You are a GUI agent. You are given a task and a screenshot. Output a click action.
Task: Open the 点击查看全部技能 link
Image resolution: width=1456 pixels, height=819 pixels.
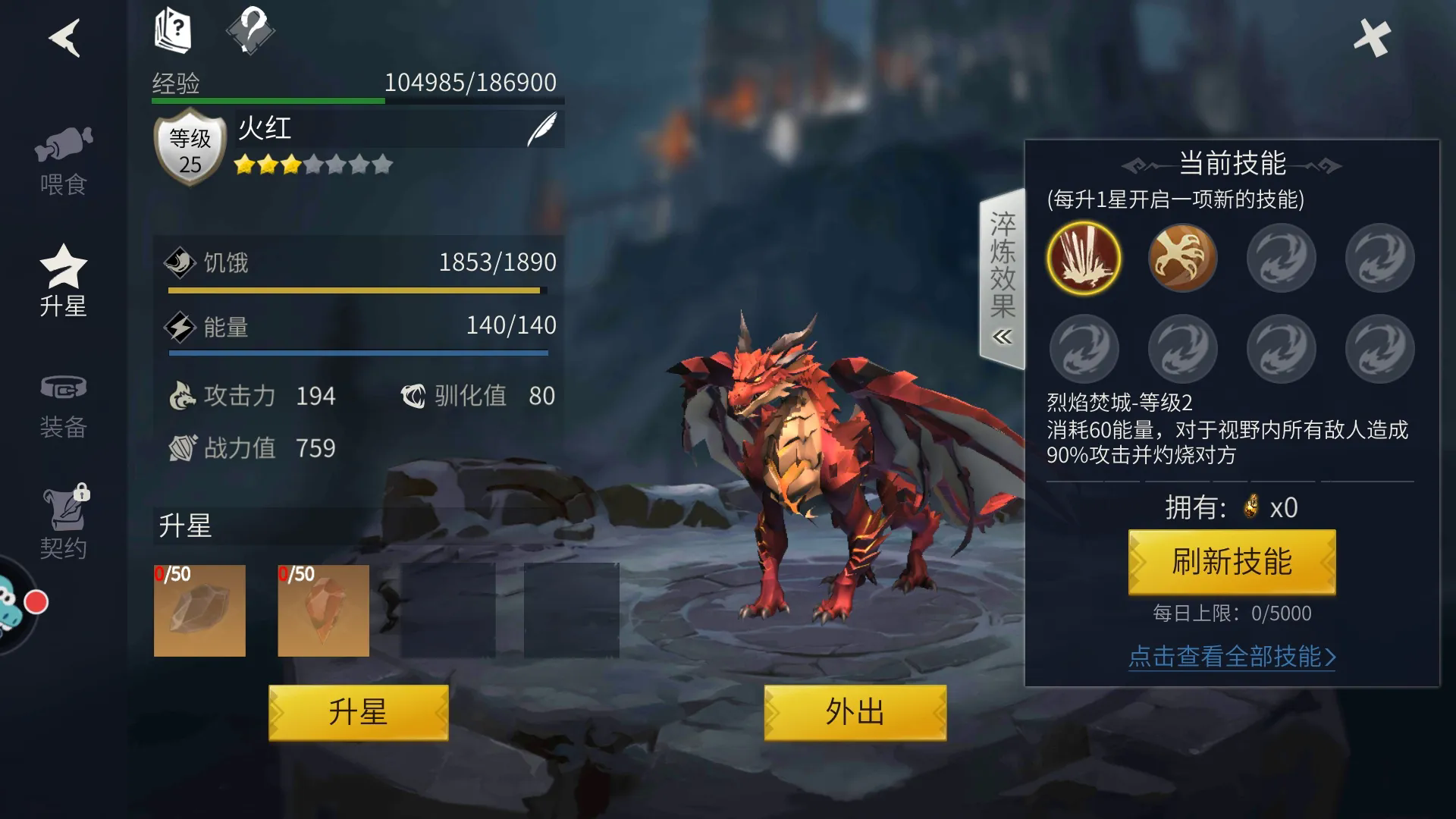(x=1232, y=657)
